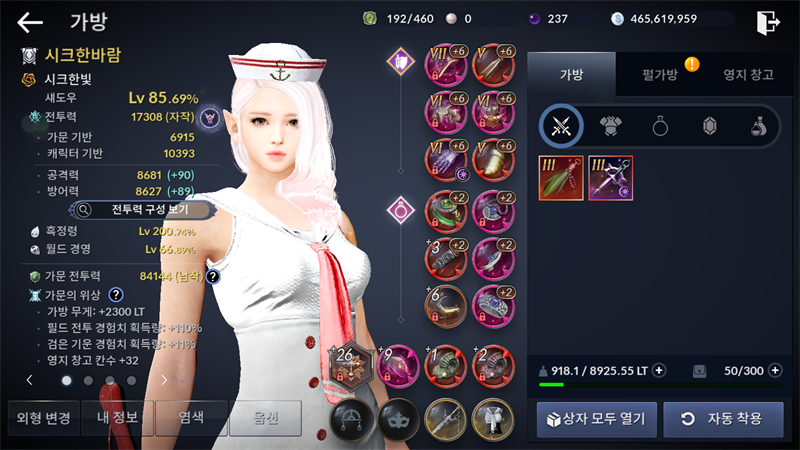Select the green dagger item in bag
The width and height of the screenshot is (800, 450).
(x=561, y=178)
